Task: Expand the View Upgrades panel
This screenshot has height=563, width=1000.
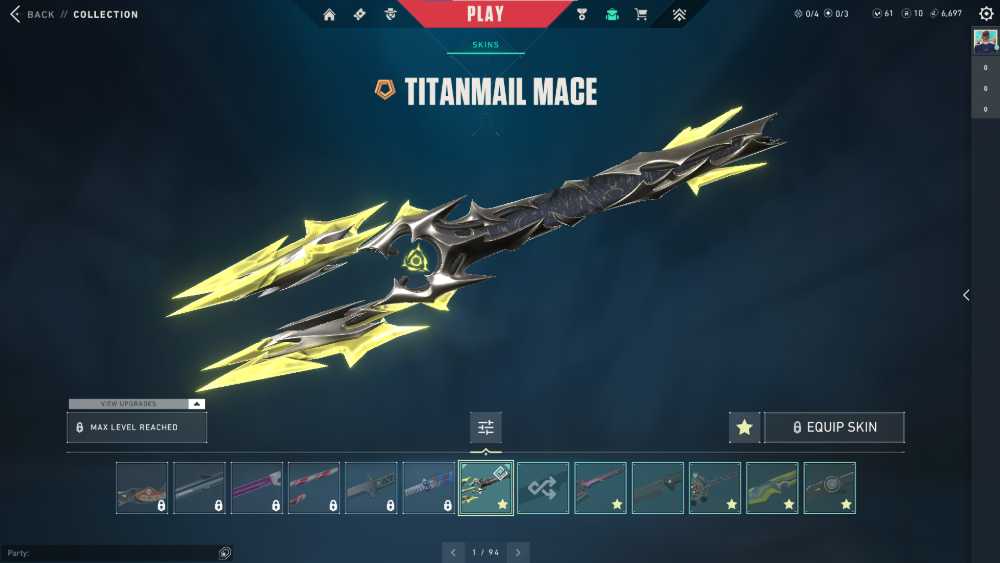Action: (137, 404)
